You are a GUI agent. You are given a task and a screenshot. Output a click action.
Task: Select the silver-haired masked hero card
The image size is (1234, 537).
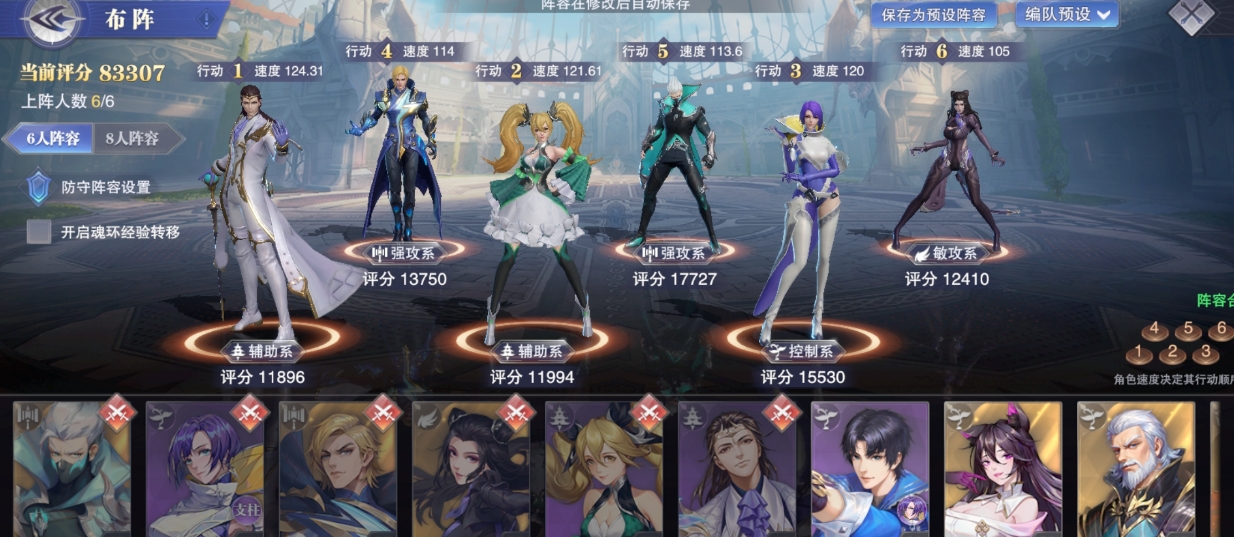72,469
